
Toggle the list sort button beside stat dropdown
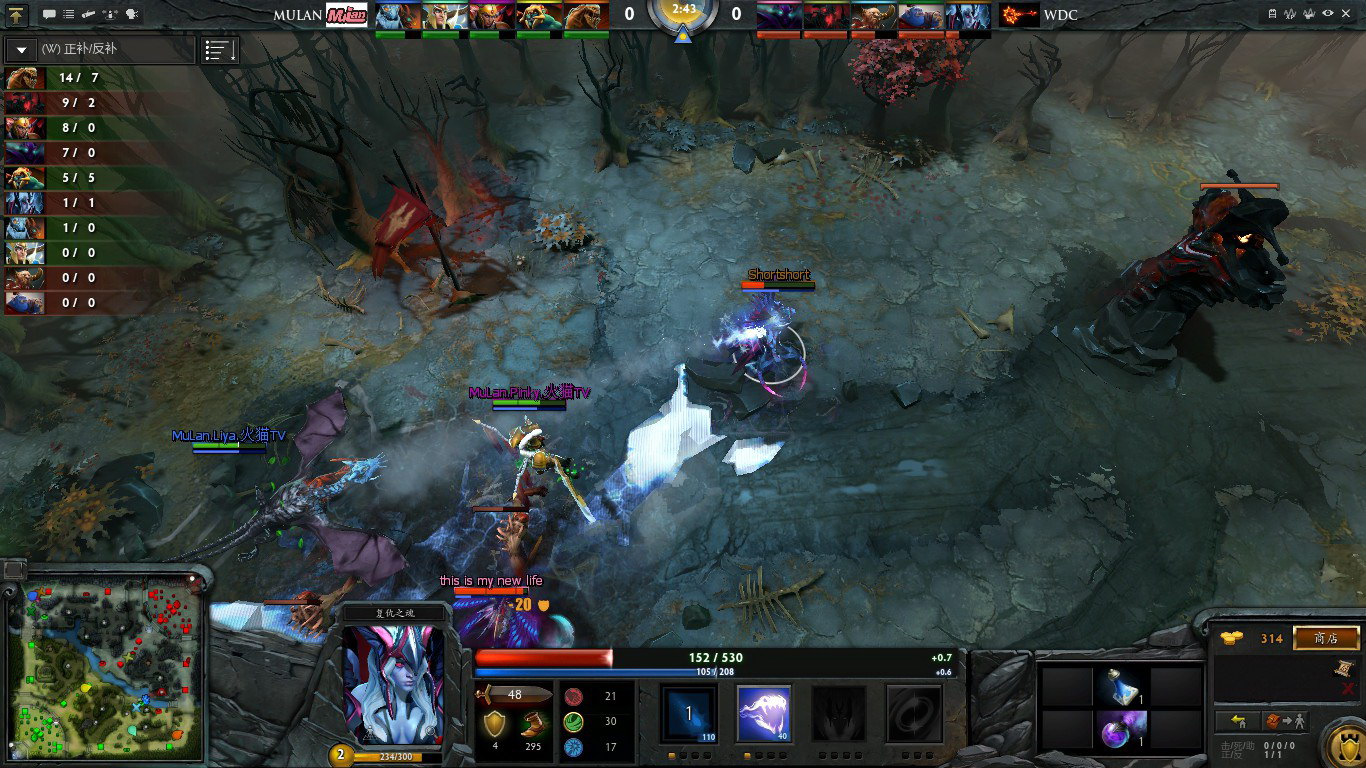220,50
